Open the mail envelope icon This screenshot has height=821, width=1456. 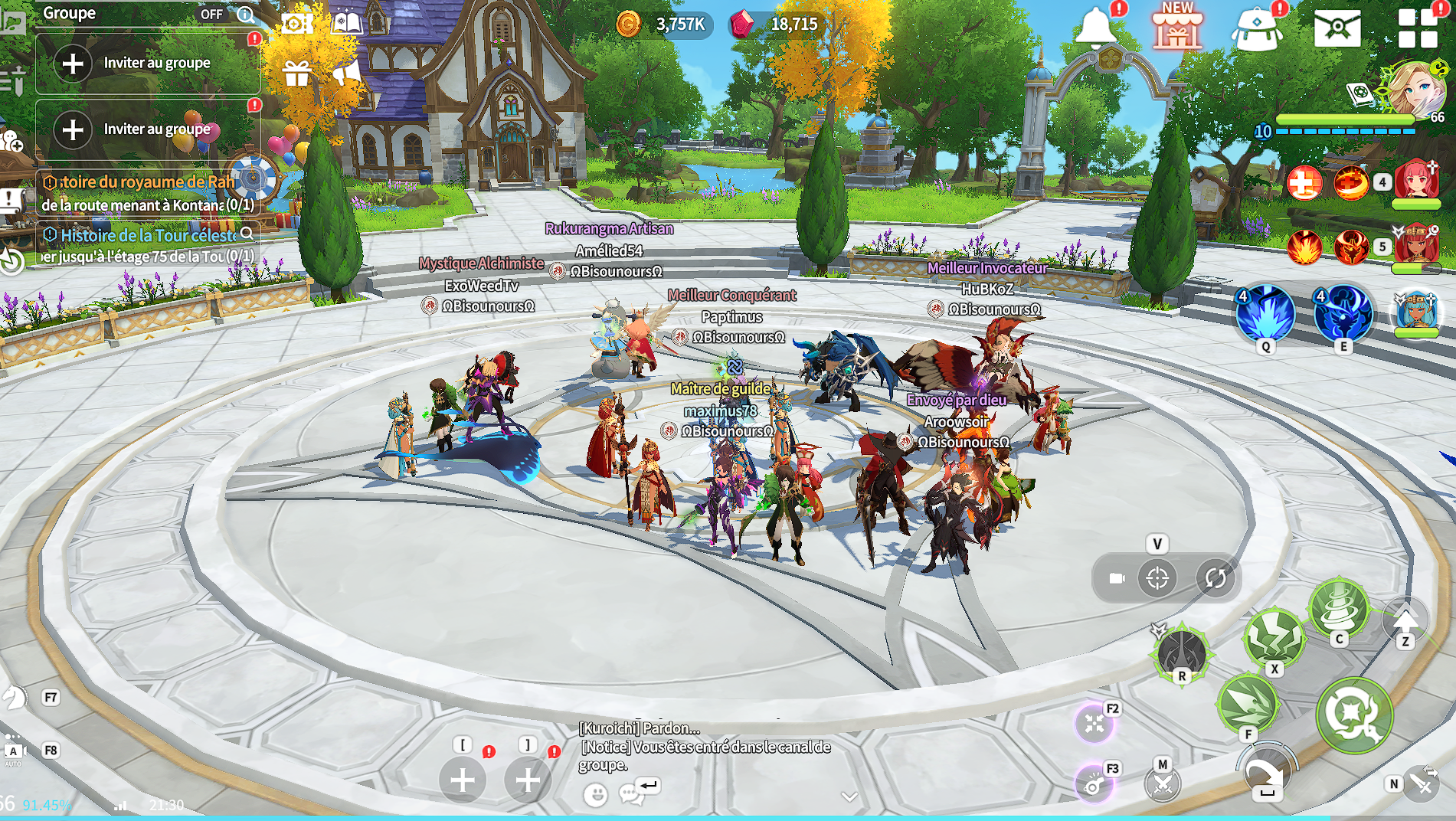click(x=1337, y=28)
